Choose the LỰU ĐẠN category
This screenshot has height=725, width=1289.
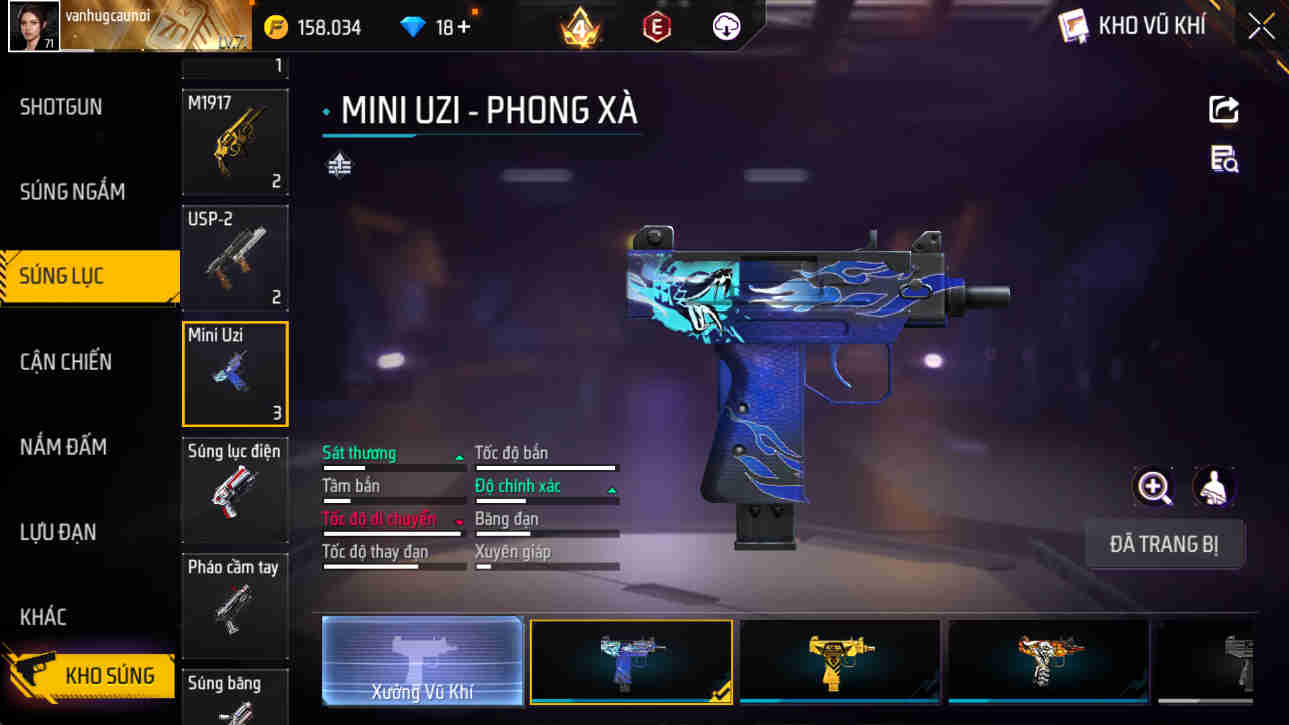59,532
